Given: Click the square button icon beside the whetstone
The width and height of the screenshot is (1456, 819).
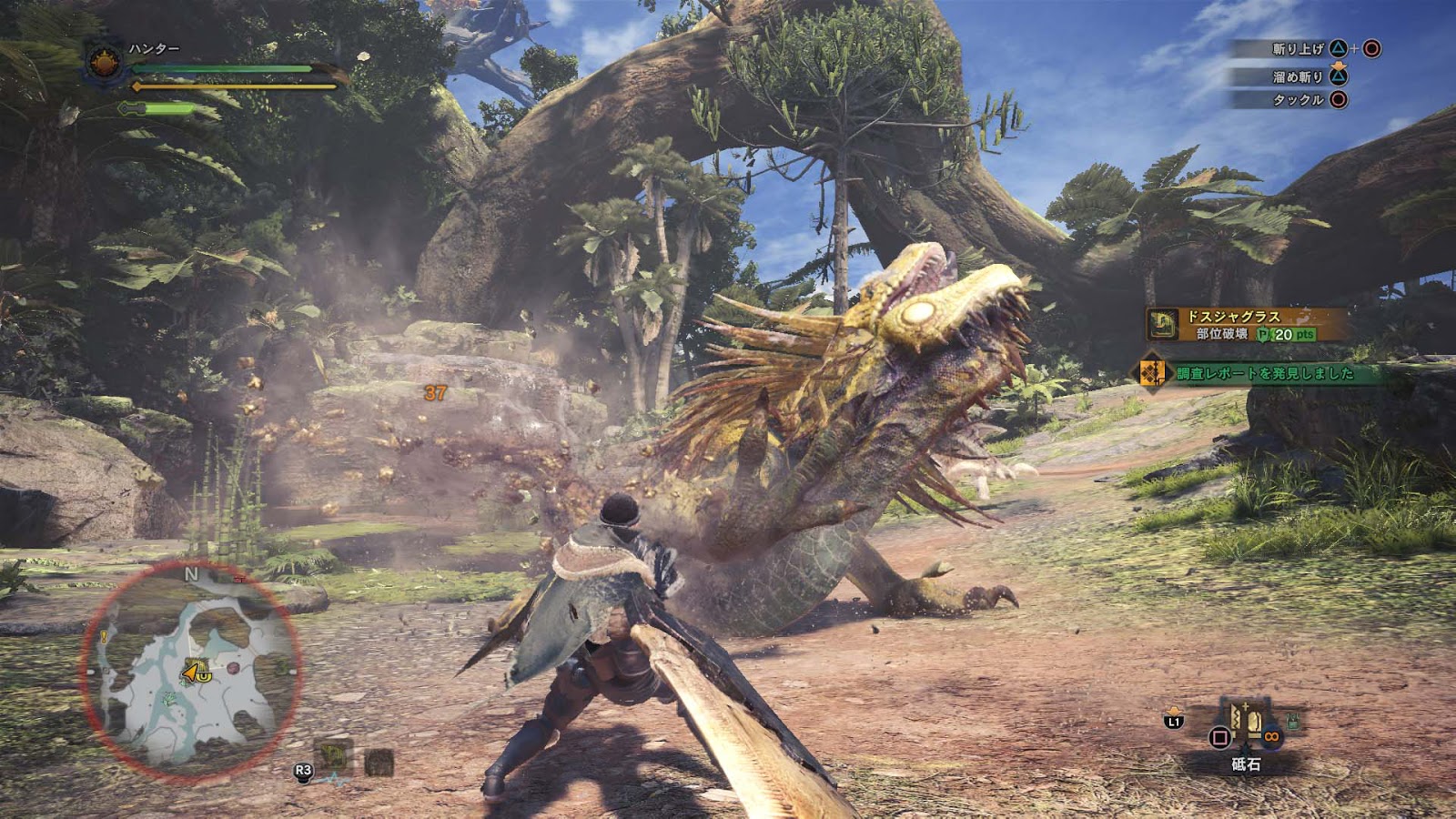Looking at the screenshot, I should click(1220, 738).
